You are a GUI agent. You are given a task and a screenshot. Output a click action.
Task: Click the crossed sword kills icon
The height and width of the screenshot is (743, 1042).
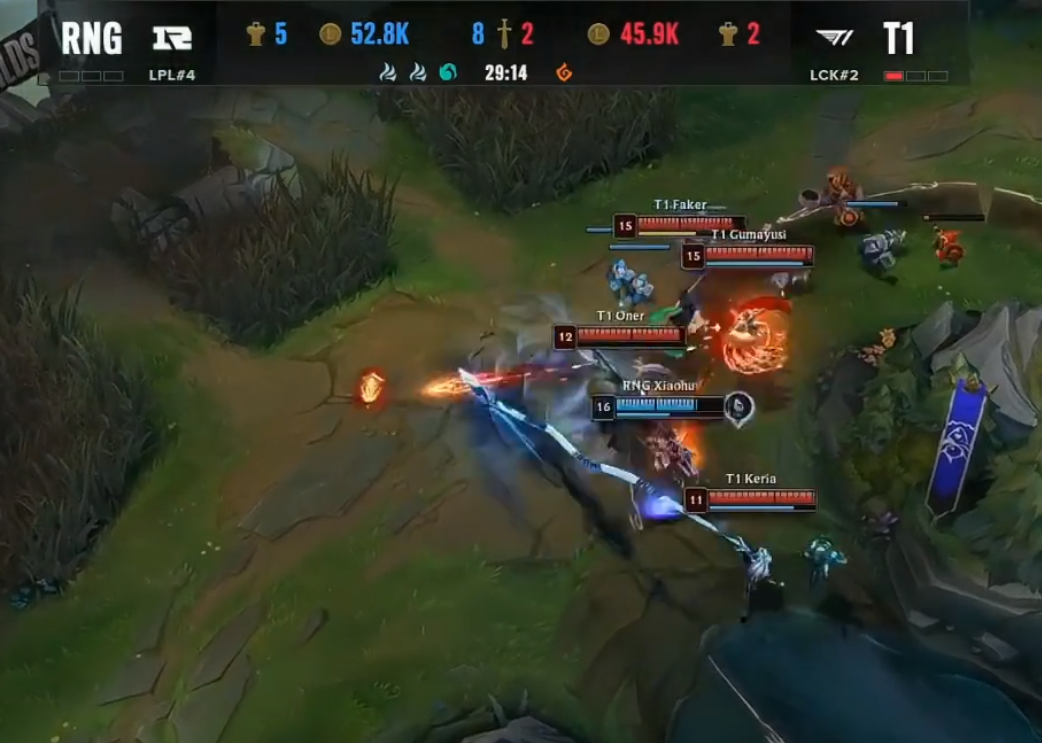point(503,35)
